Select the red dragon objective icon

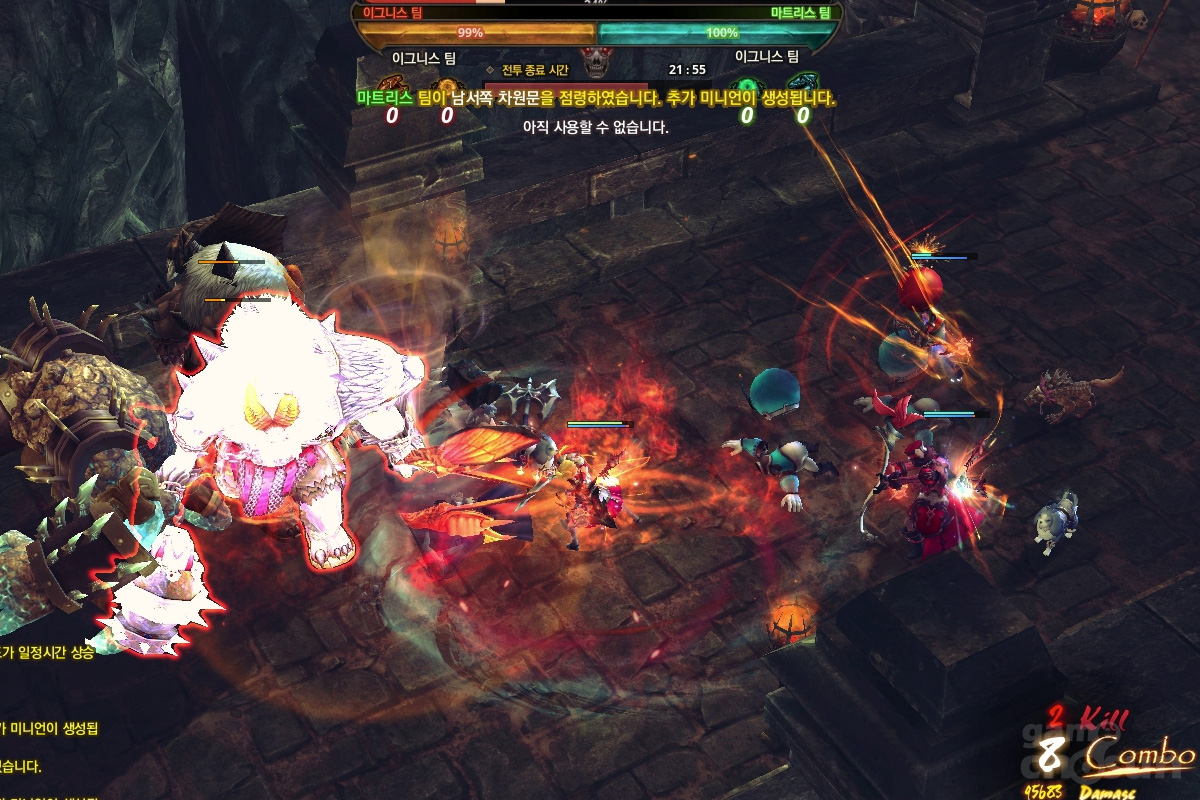[392, 86]
